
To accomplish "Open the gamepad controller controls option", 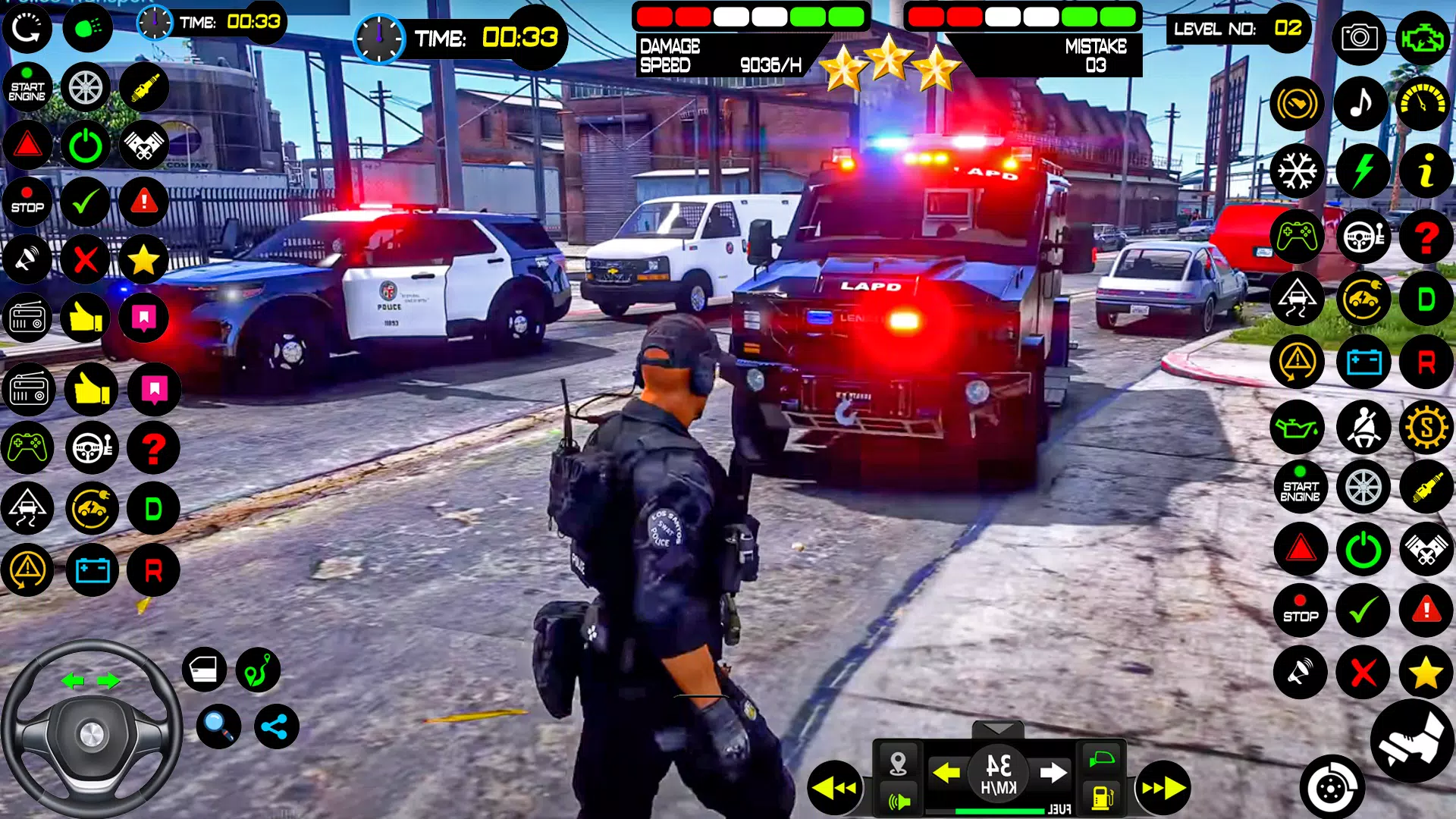I will 1297,237.
